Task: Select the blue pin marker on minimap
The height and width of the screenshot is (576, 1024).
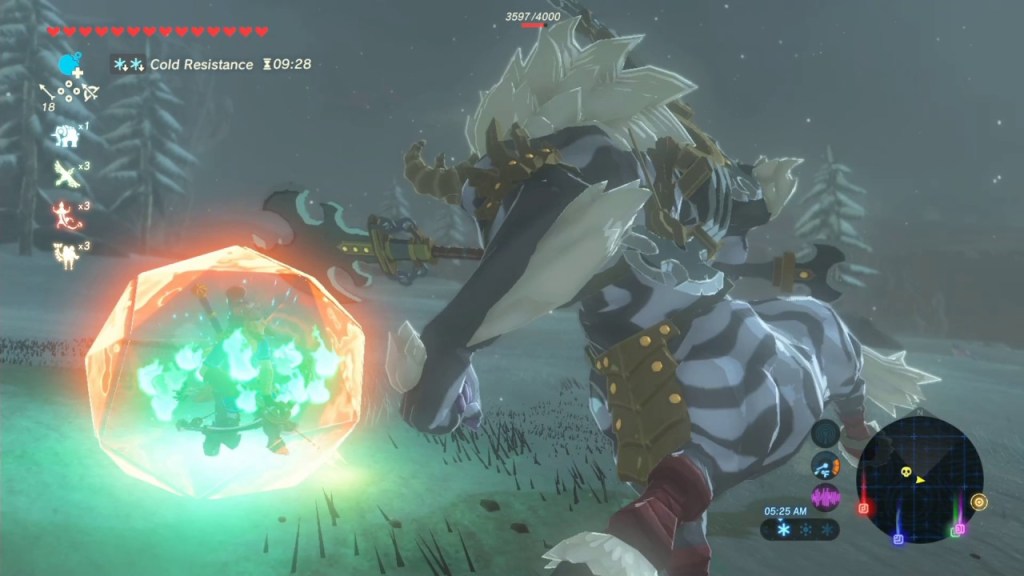Action: click(x=898, y=539)
